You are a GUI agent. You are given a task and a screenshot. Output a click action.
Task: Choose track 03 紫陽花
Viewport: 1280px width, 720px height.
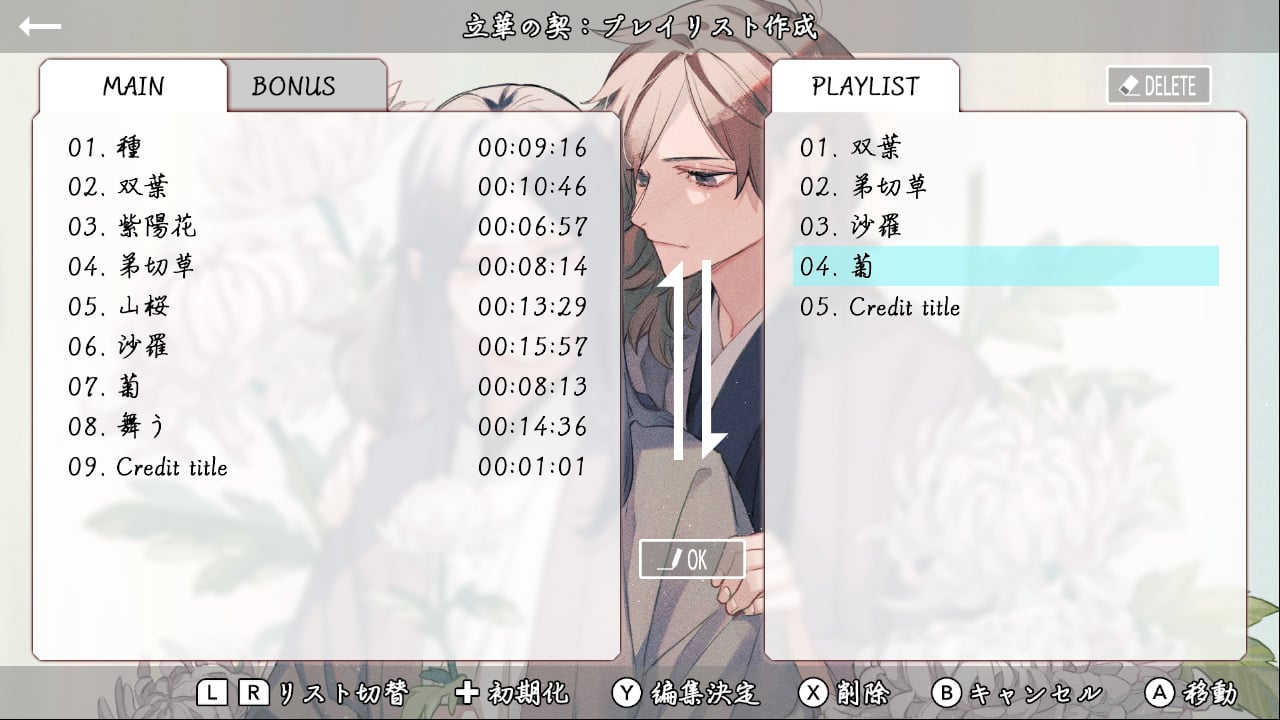[x=326, y=227]
